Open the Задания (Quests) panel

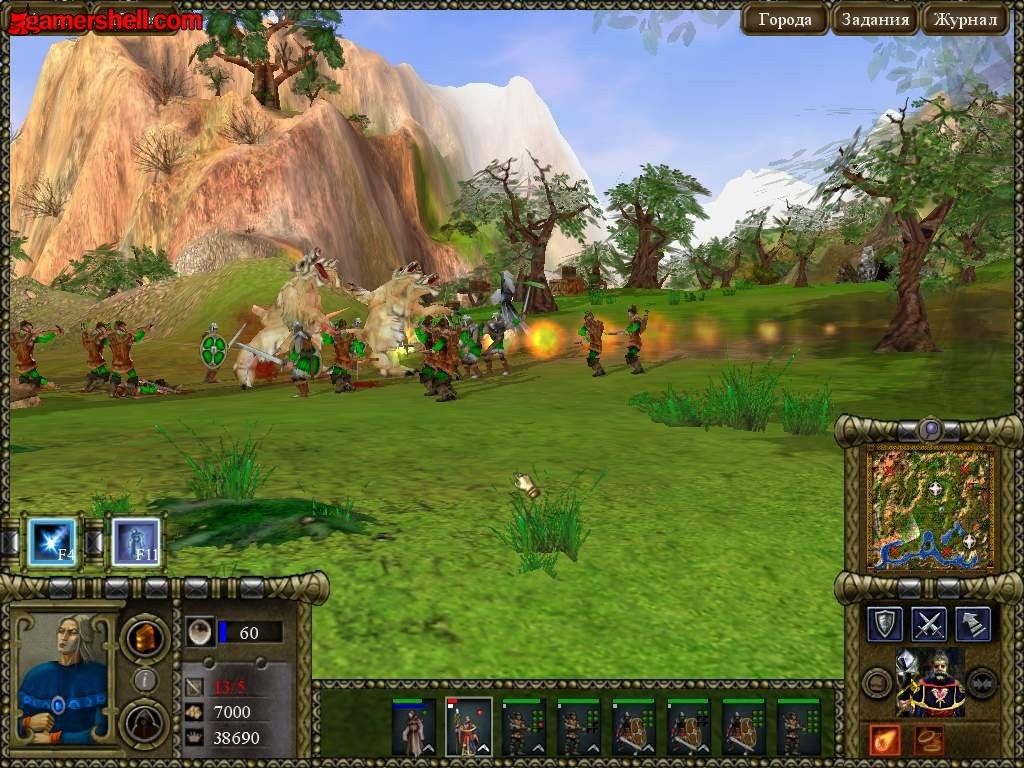point(875,19)
